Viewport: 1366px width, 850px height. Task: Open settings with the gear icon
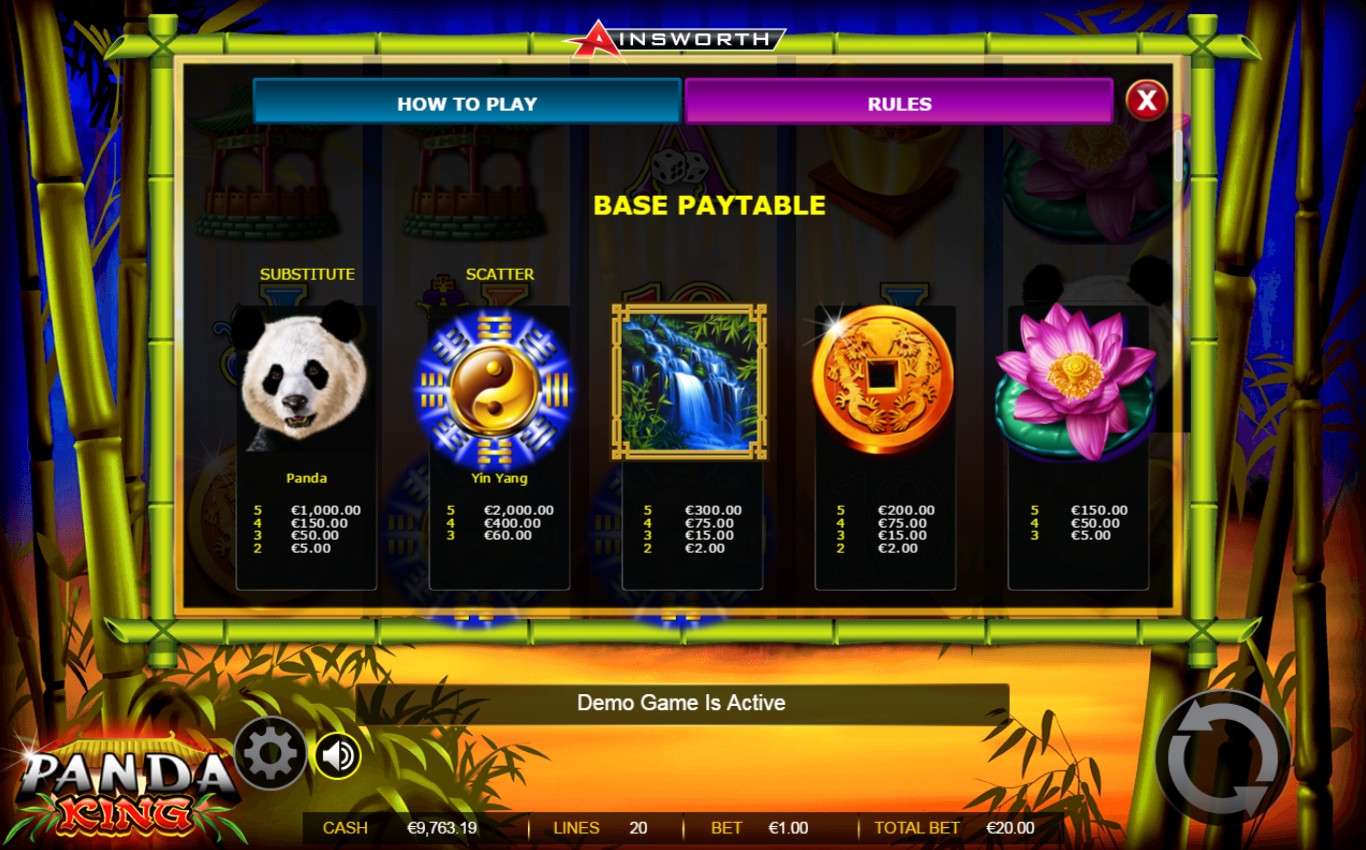pyautogui.click(x=270, y=753)
